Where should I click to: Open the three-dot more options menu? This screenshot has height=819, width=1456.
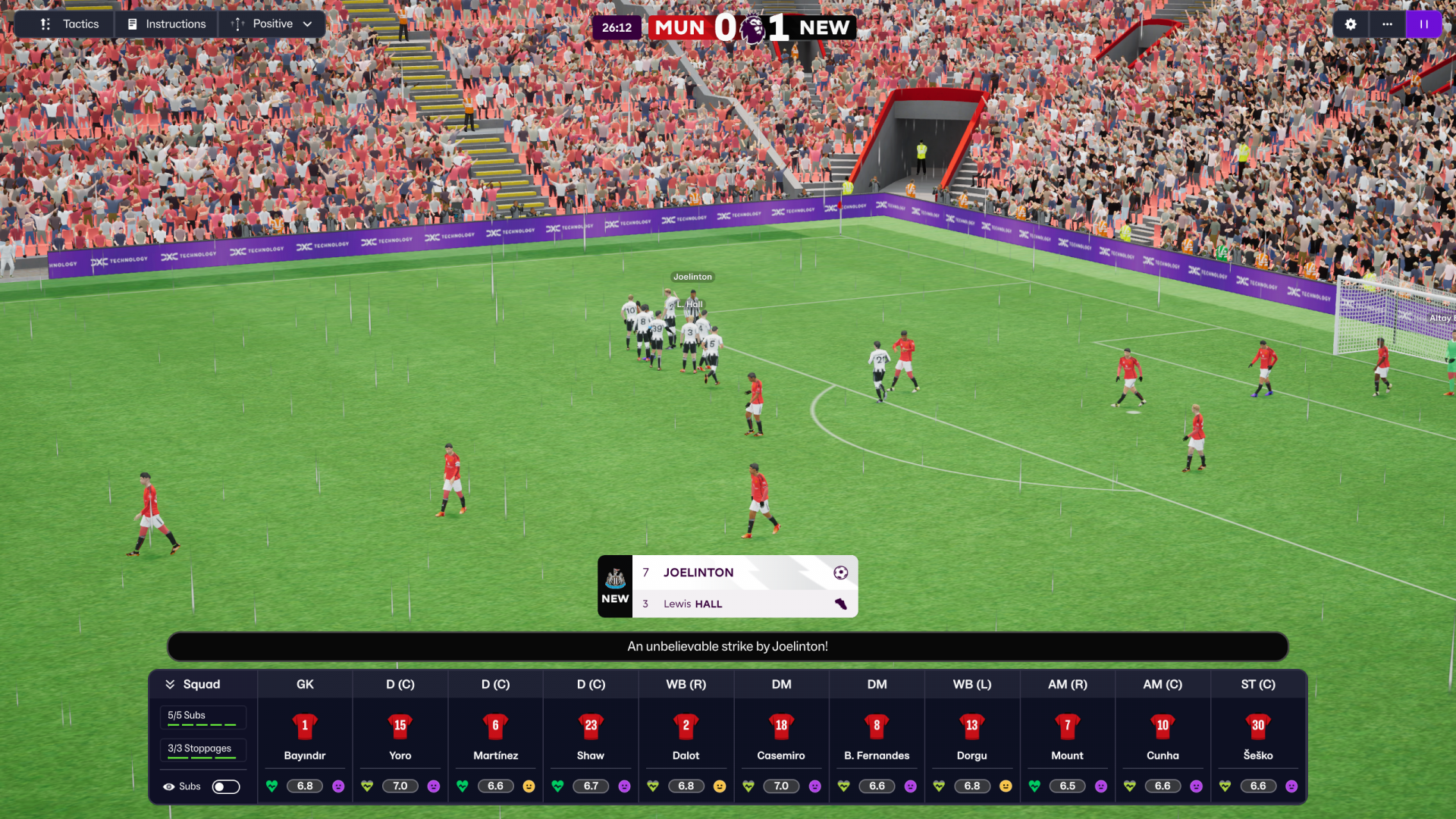click(1387, 24)
